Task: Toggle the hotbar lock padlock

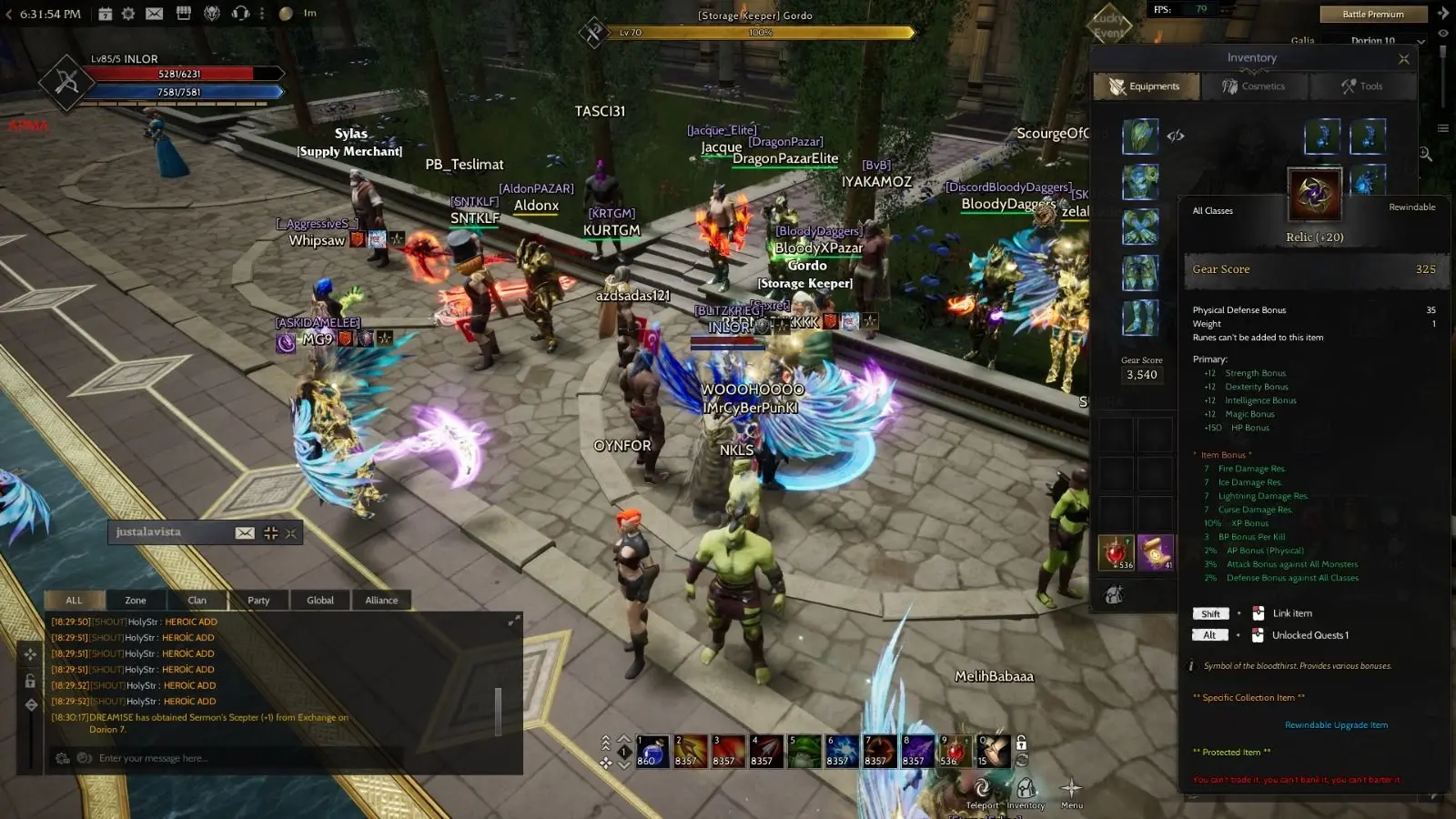Action: pos(1020,744)
